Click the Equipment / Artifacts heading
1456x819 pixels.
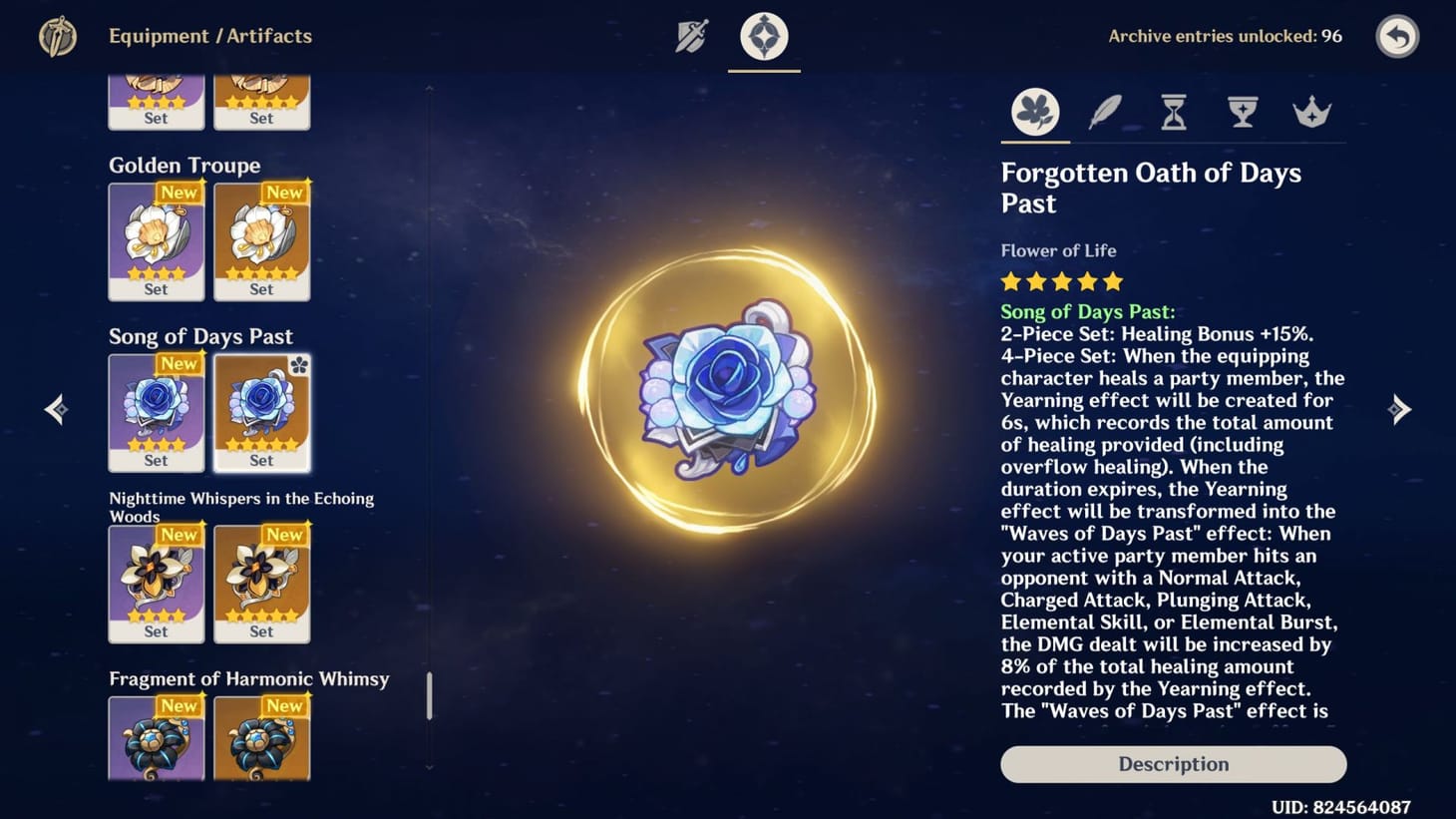[x=210, y=36]
